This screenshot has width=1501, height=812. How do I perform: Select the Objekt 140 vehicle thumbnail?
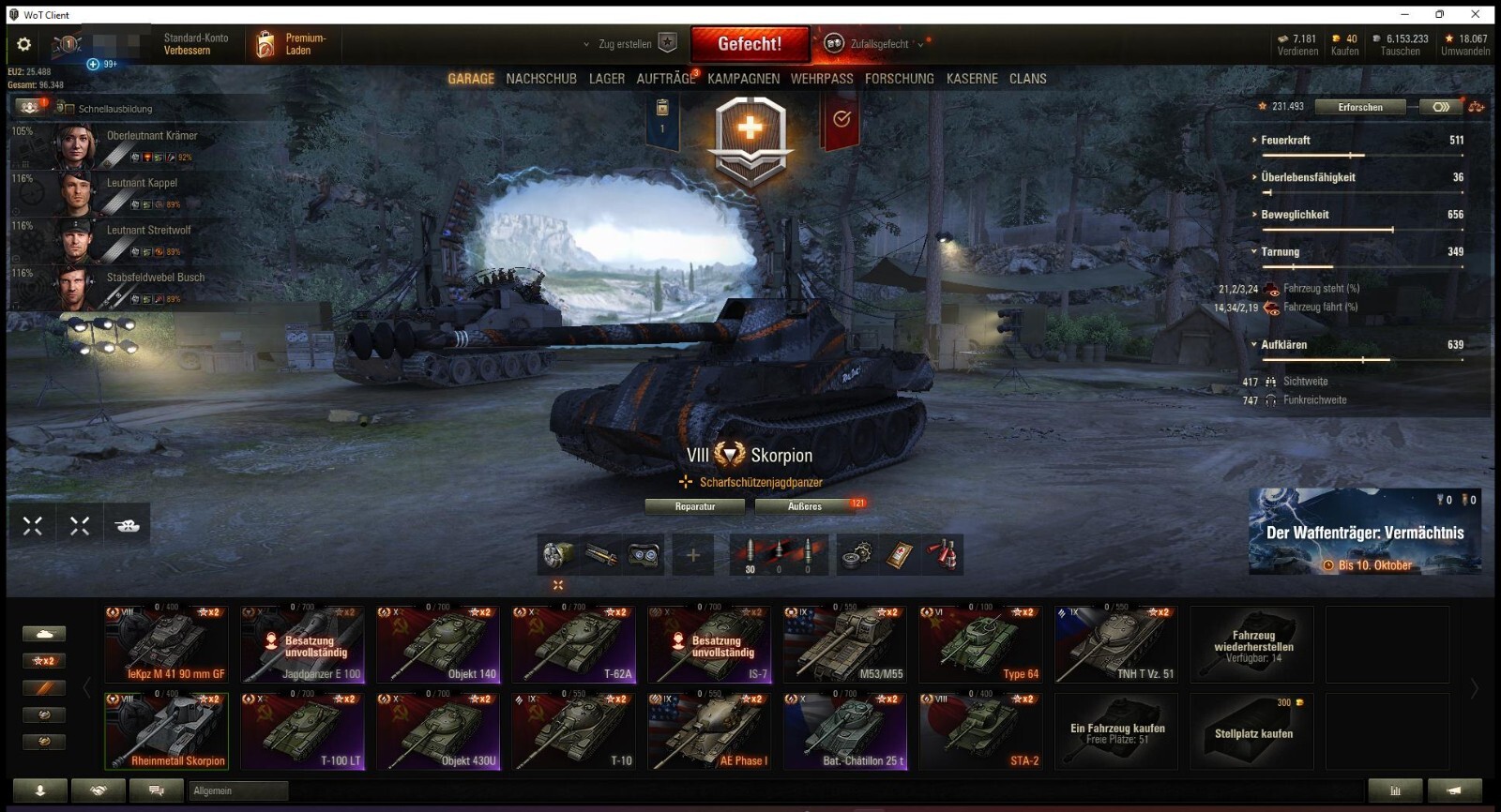[x=438, y=642]
